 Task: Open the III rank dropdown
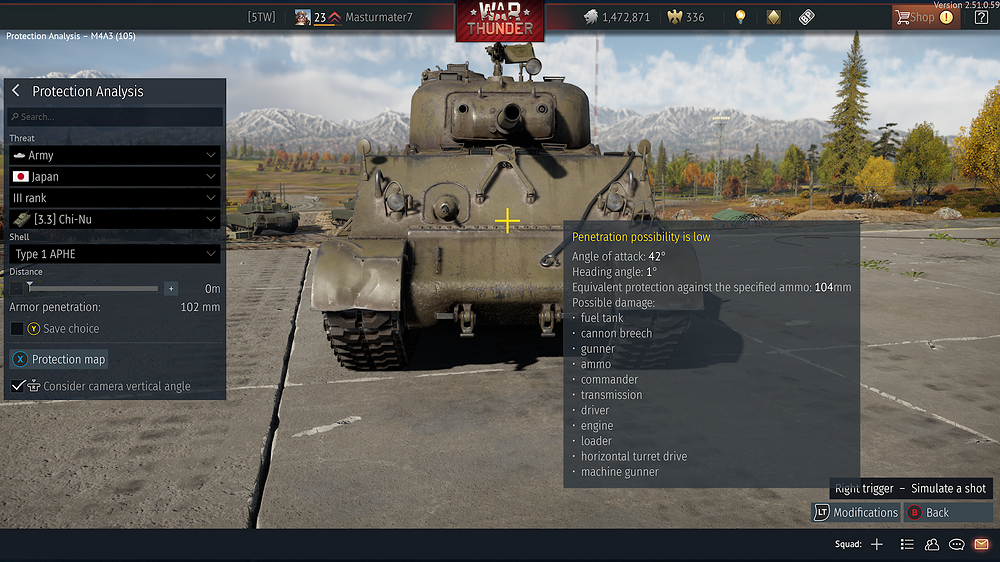[115, 198]
